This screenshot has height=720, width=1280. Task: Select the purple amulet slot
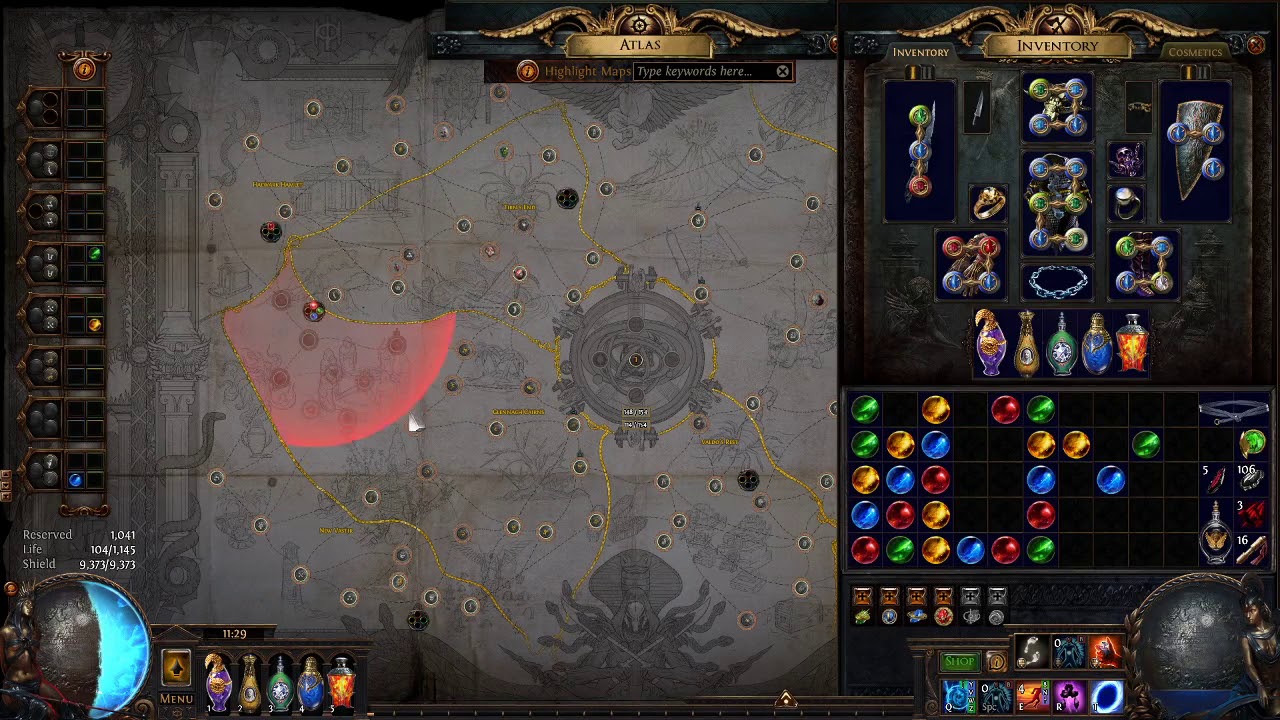tap(1127, 160)
